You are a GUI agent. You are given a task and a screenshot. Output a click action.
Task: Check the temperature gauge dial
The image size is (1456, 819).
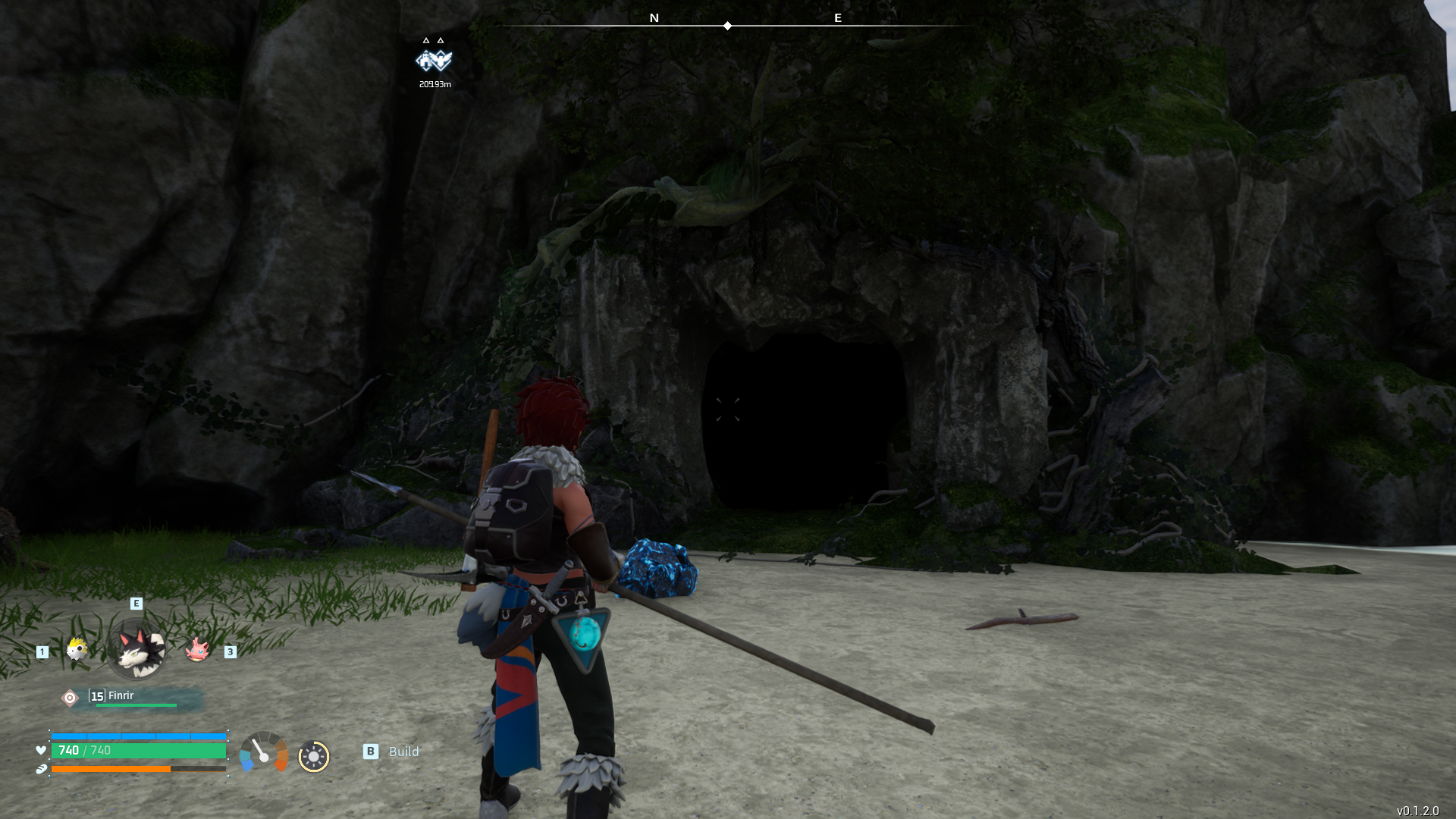[264, 752]
